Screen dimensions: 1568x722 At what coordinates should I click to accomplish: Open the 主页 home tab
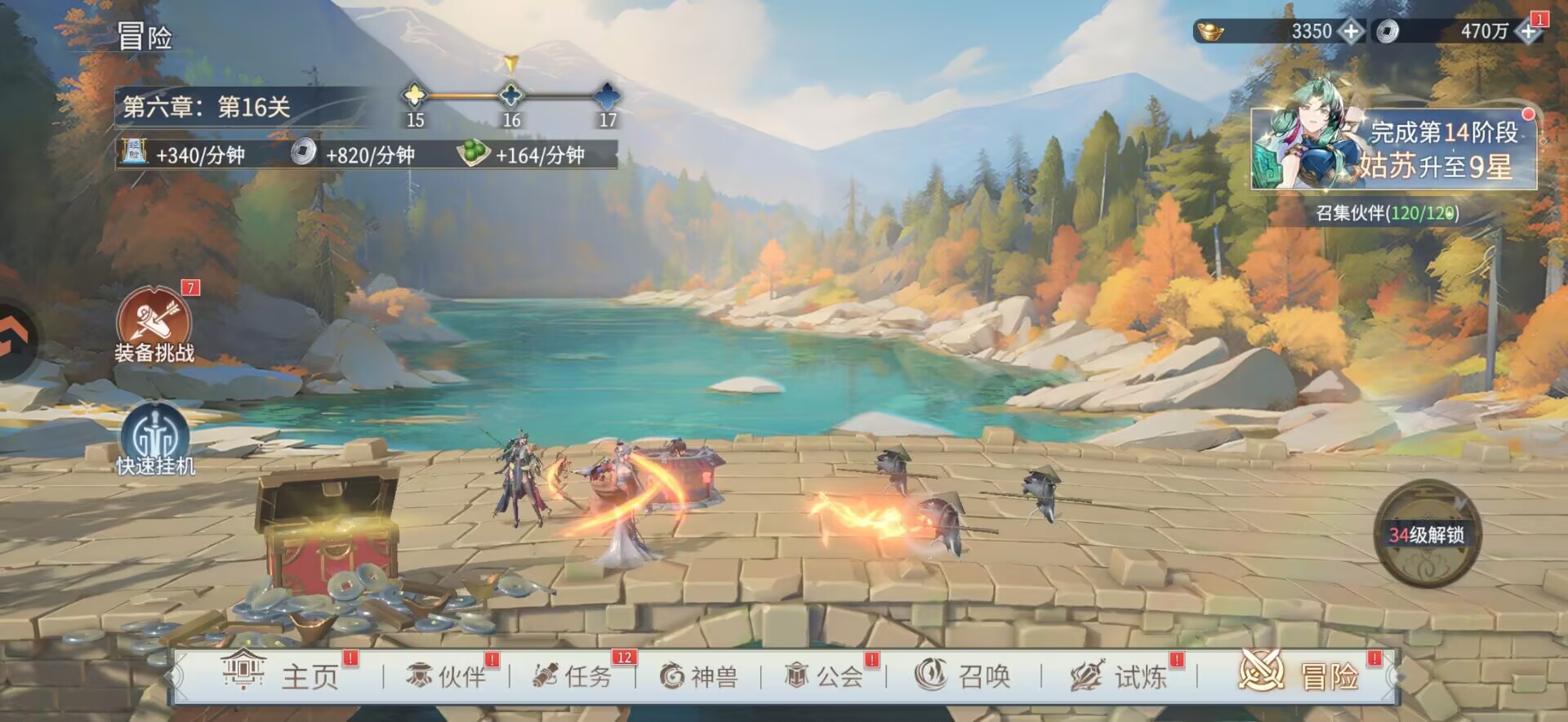[x=282, y=676]
